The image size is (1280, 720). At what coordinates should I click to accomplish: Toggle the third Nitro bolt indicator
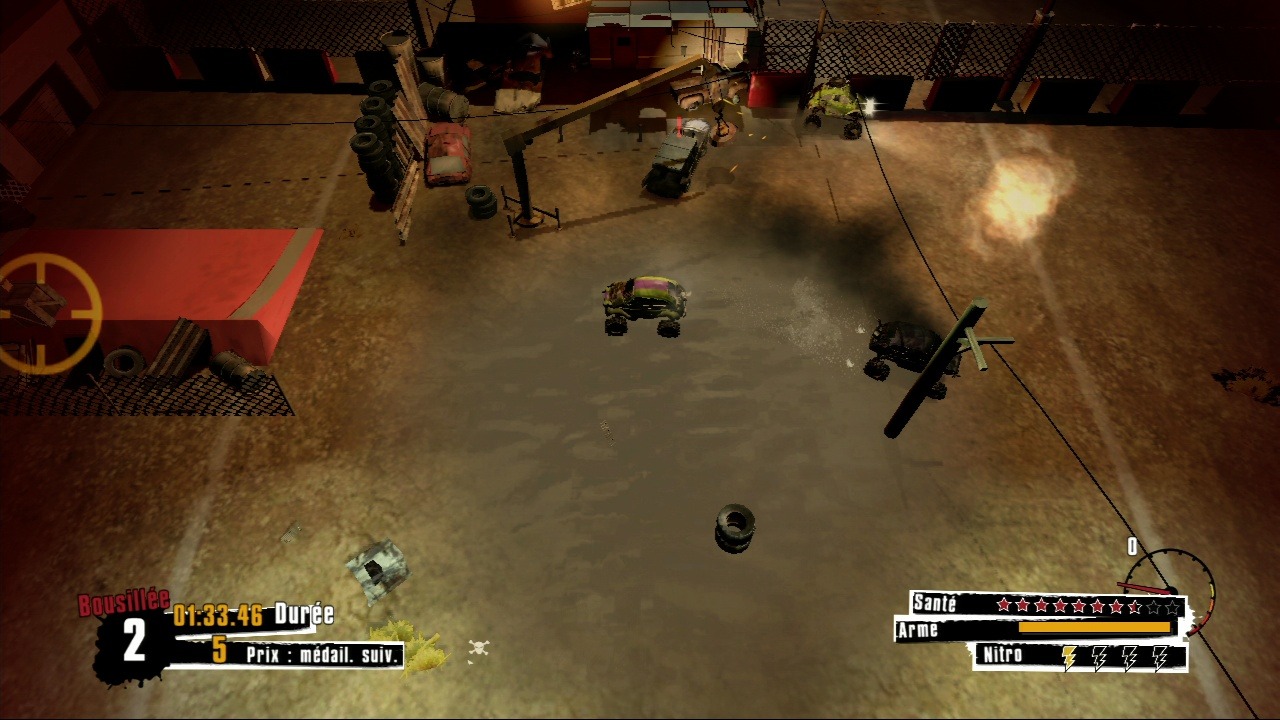[x=1130, y=657]
